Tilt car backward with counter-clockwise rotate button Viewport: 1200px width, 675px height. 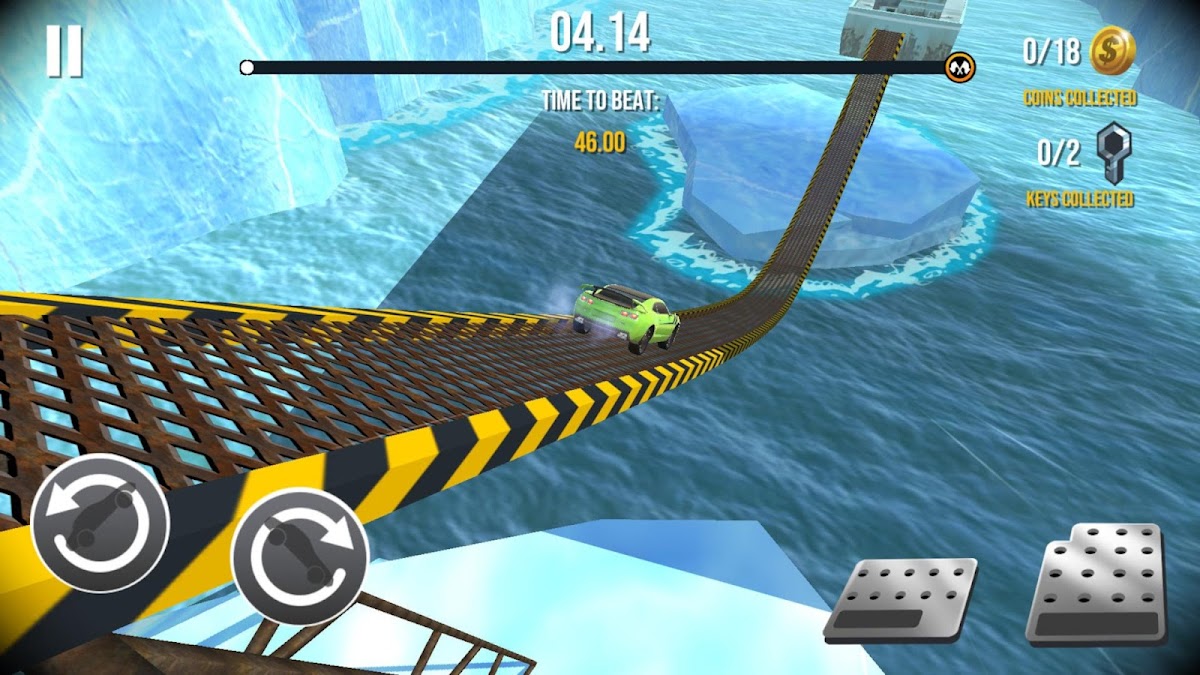coord(99,523)
